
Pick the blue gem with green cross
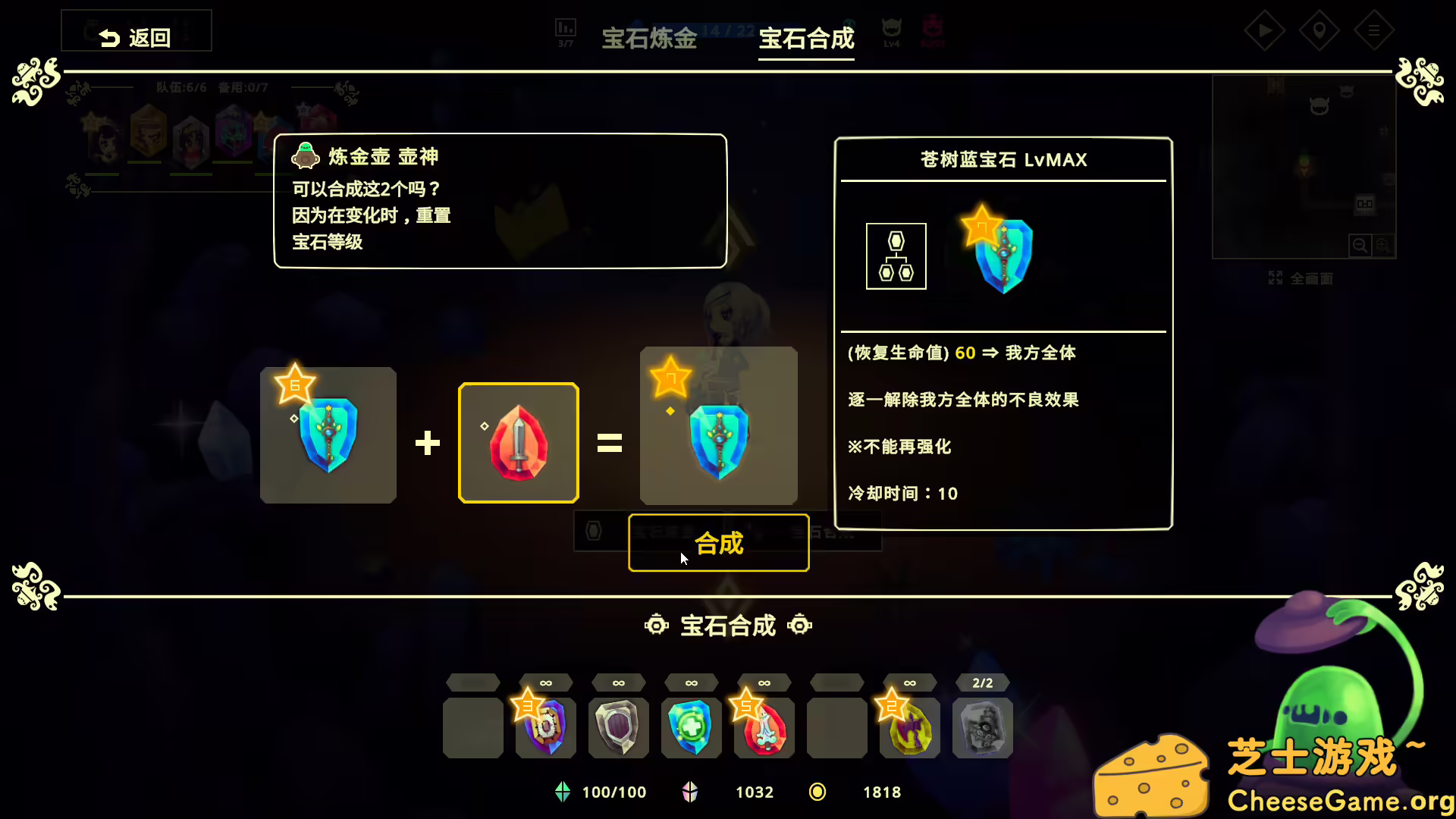691,726
